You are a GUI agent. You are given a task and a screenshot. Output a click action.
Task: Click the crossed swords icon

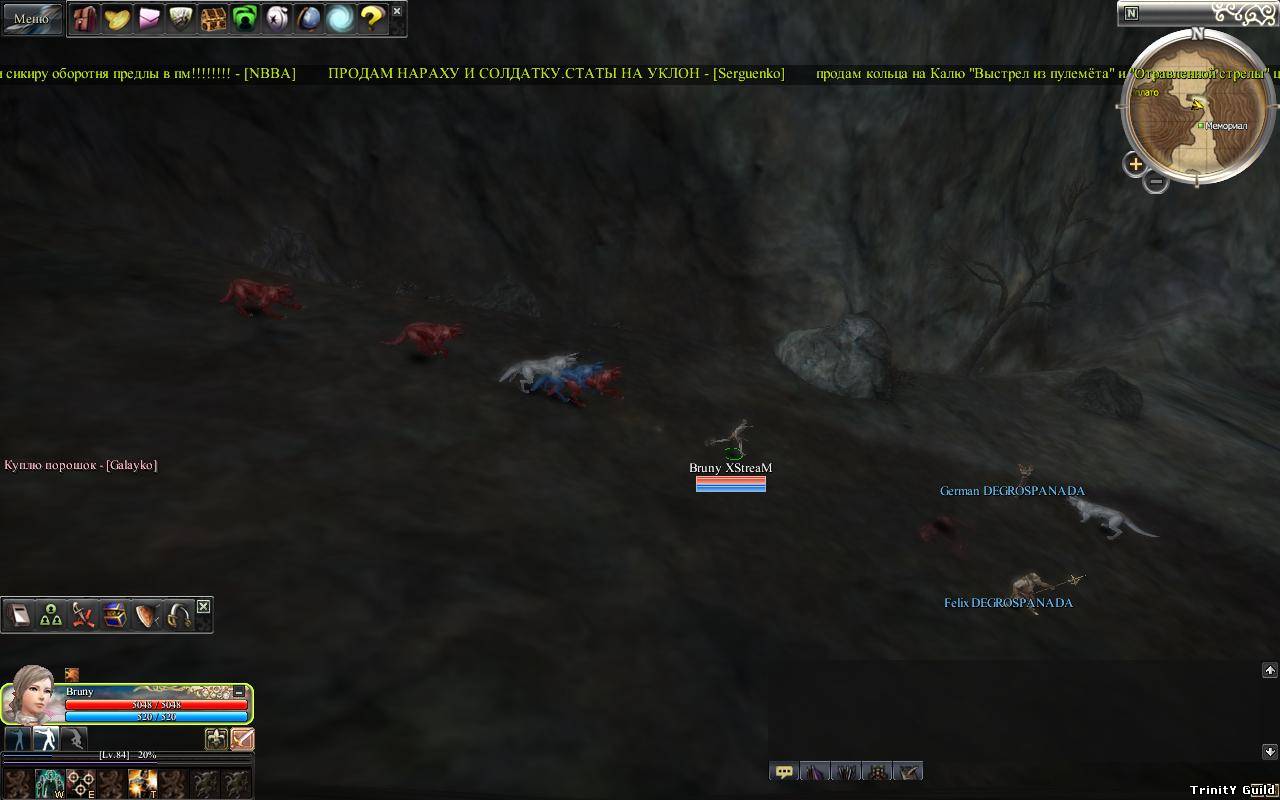click(x=83, y=616)
